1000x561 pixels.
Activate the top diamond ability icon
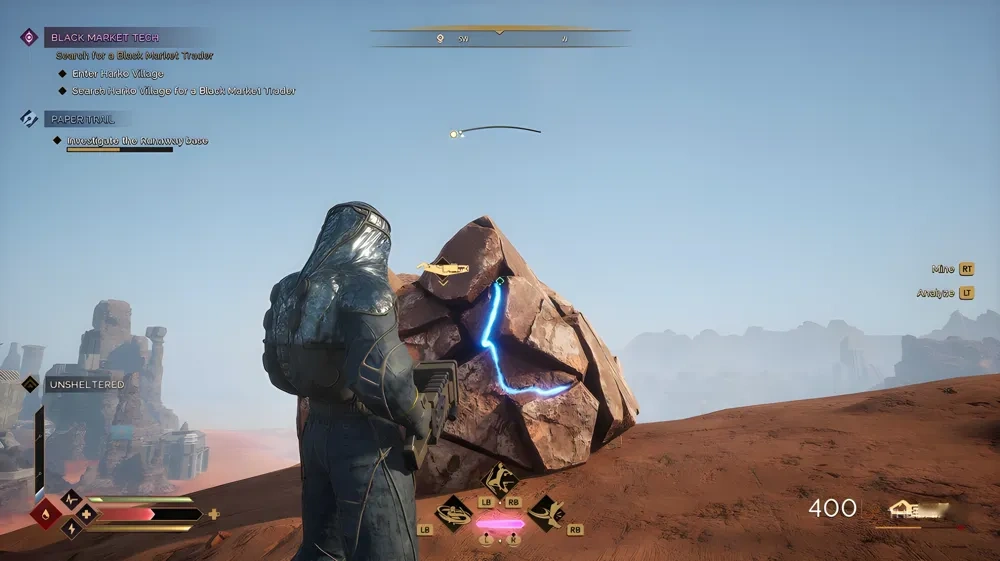[x=500, y=478]
